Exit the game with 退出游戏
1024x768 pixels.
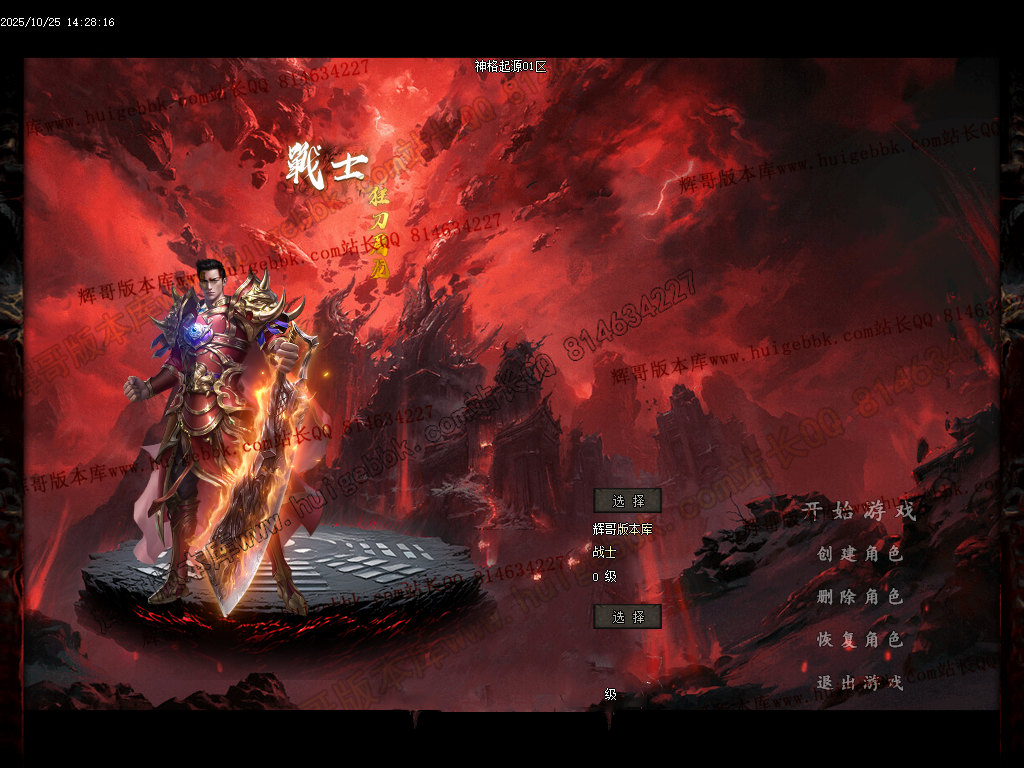[860, 682]
